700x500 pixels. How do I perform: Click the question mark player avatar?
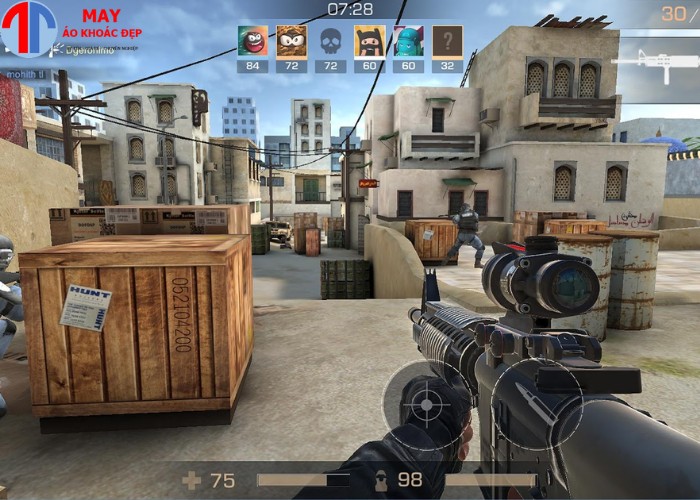[447, 41]
